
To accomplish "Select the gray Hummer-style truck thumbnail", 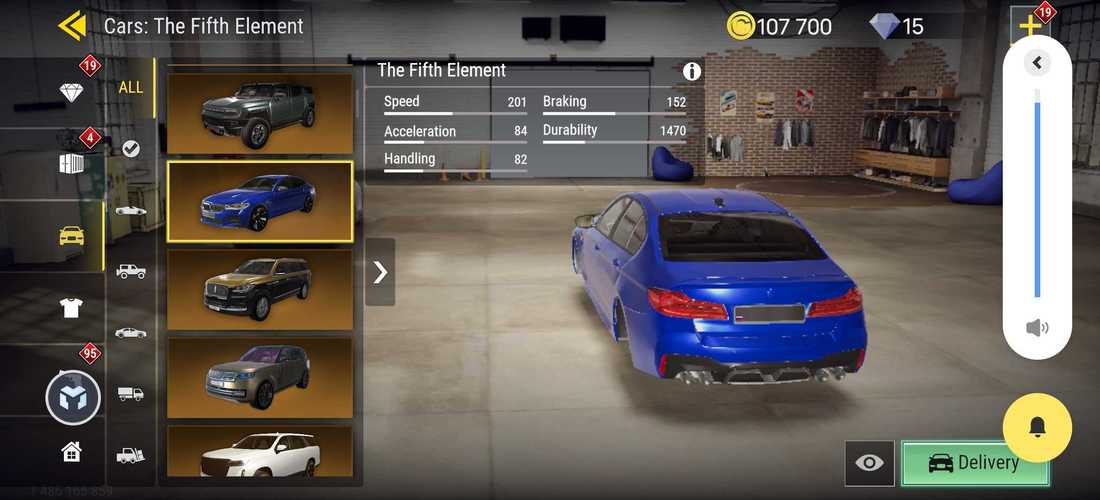I will coord(259,111).
